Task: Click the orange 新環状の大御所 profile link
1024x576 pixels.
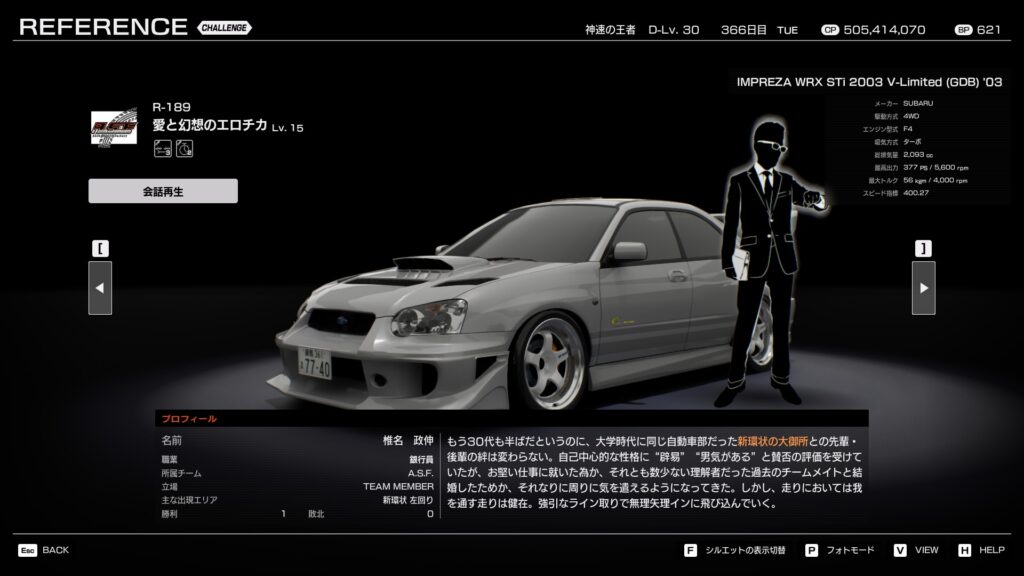Action: pyautogui.click(x=778, y=440)
